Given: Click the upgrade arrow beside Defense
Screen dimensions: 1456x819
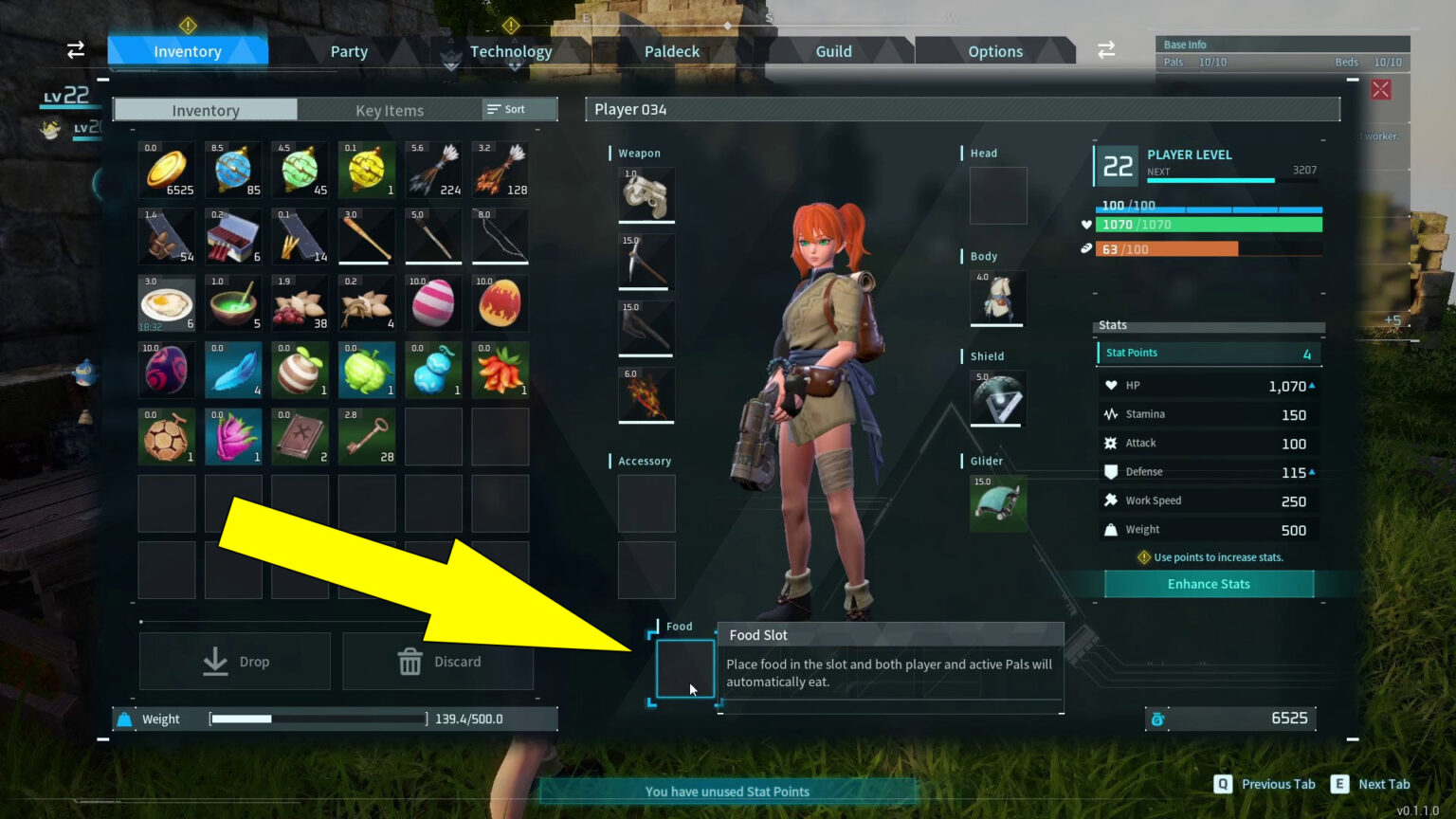Looking at the screenshot, I should pos(1312,471).
